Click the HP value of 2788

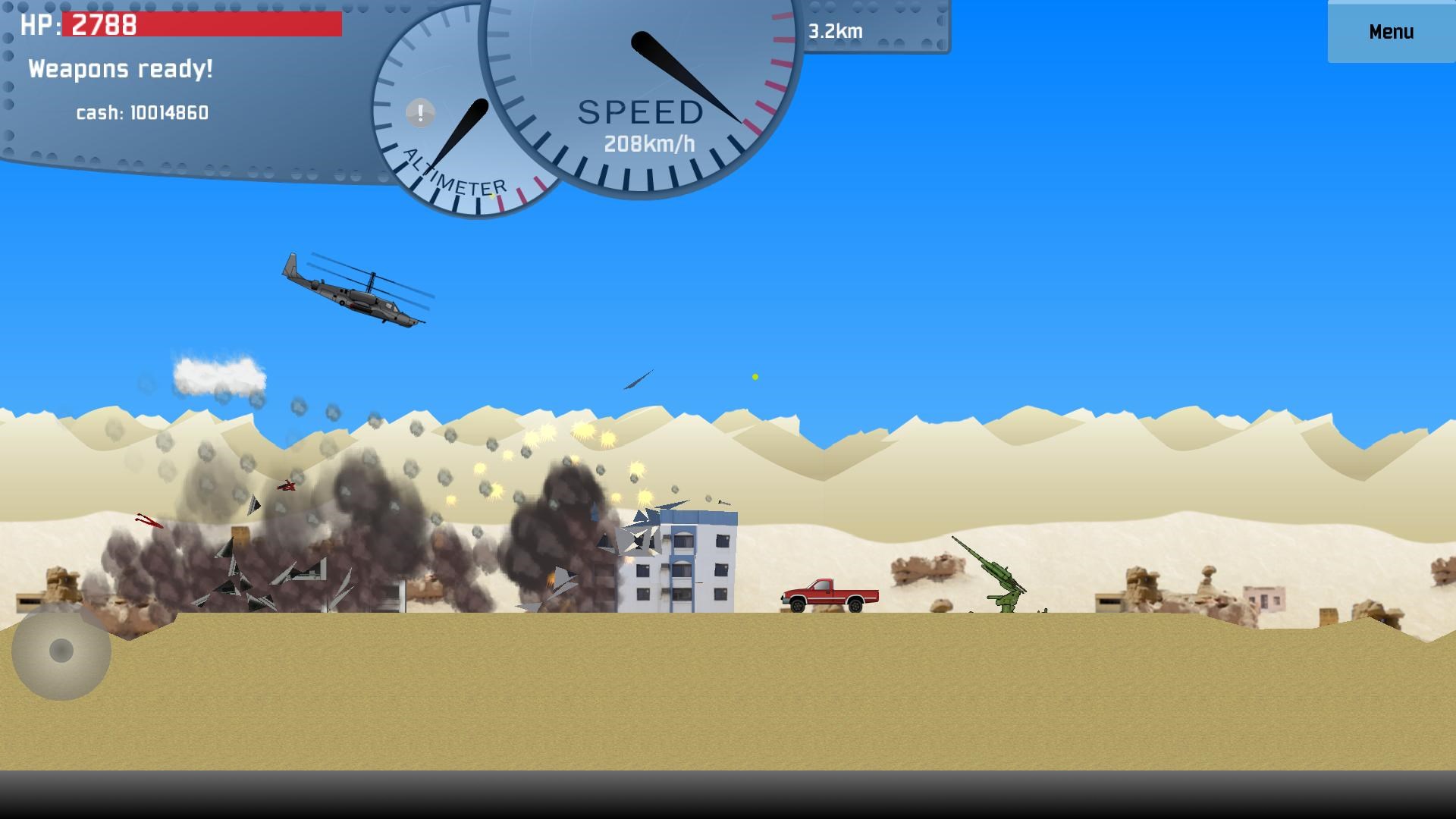tap(101, 25)
